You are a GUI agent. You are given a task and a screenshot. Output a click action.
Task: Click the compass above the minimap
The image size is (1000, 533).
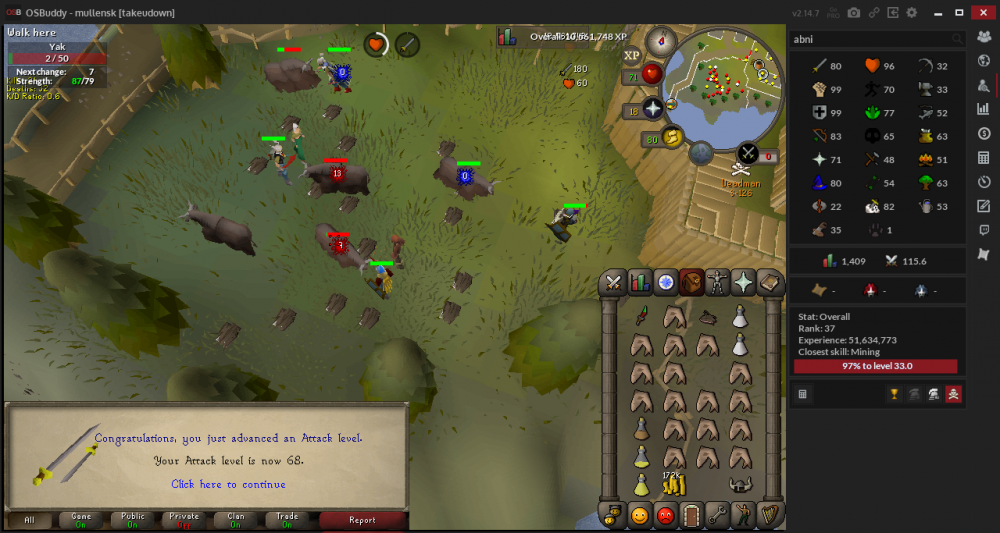[x=660, y=41]
